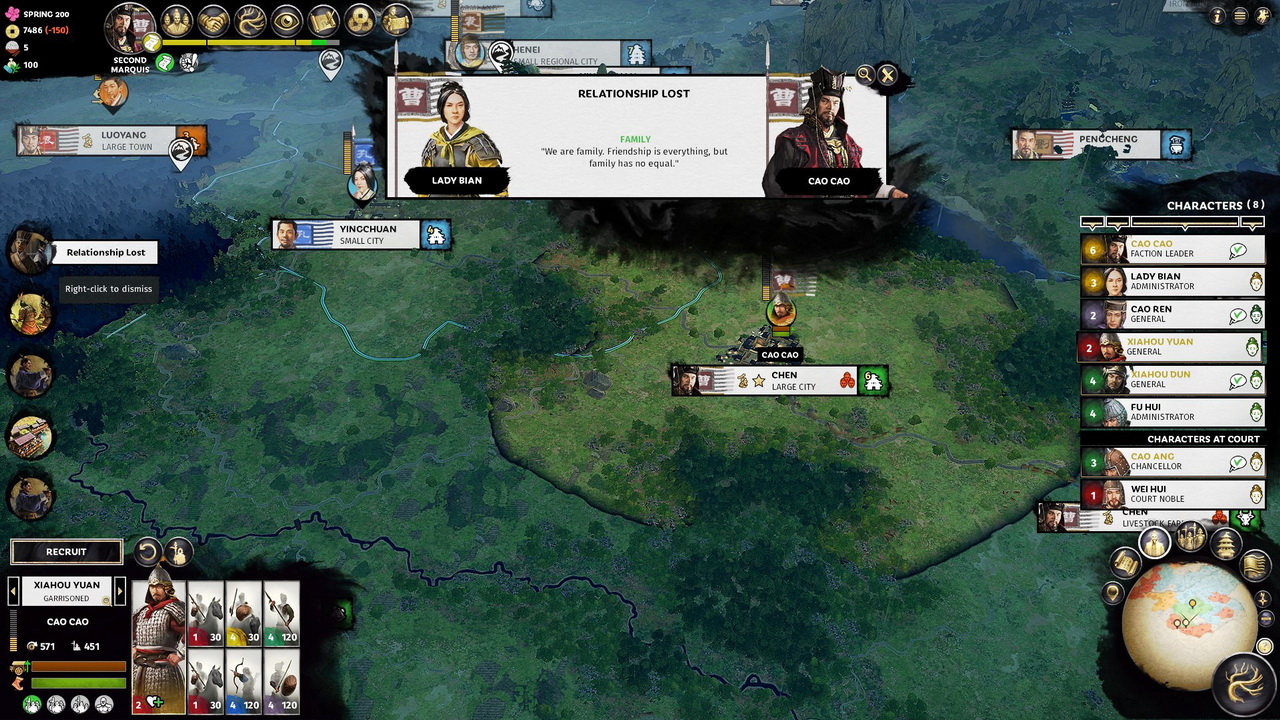Click the Relationship Lost event notification

click(29, 252)
